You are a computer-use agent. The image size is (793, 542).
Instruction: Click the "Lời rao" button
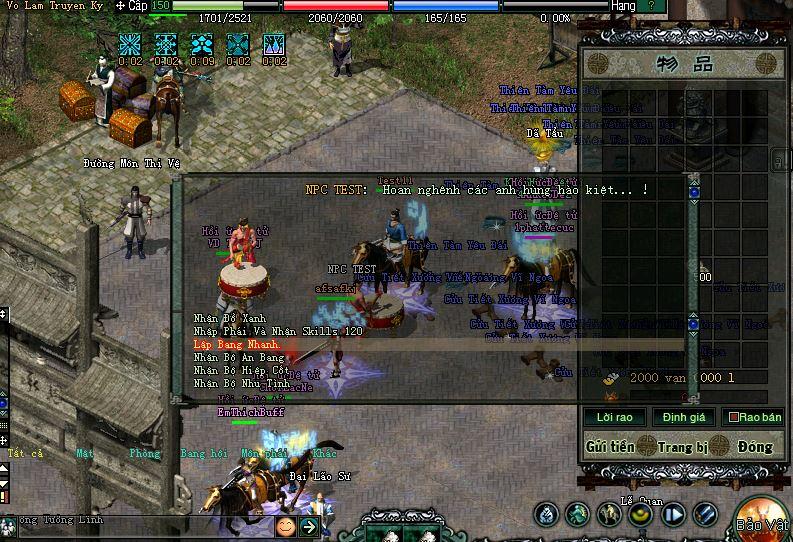point(614,417)
